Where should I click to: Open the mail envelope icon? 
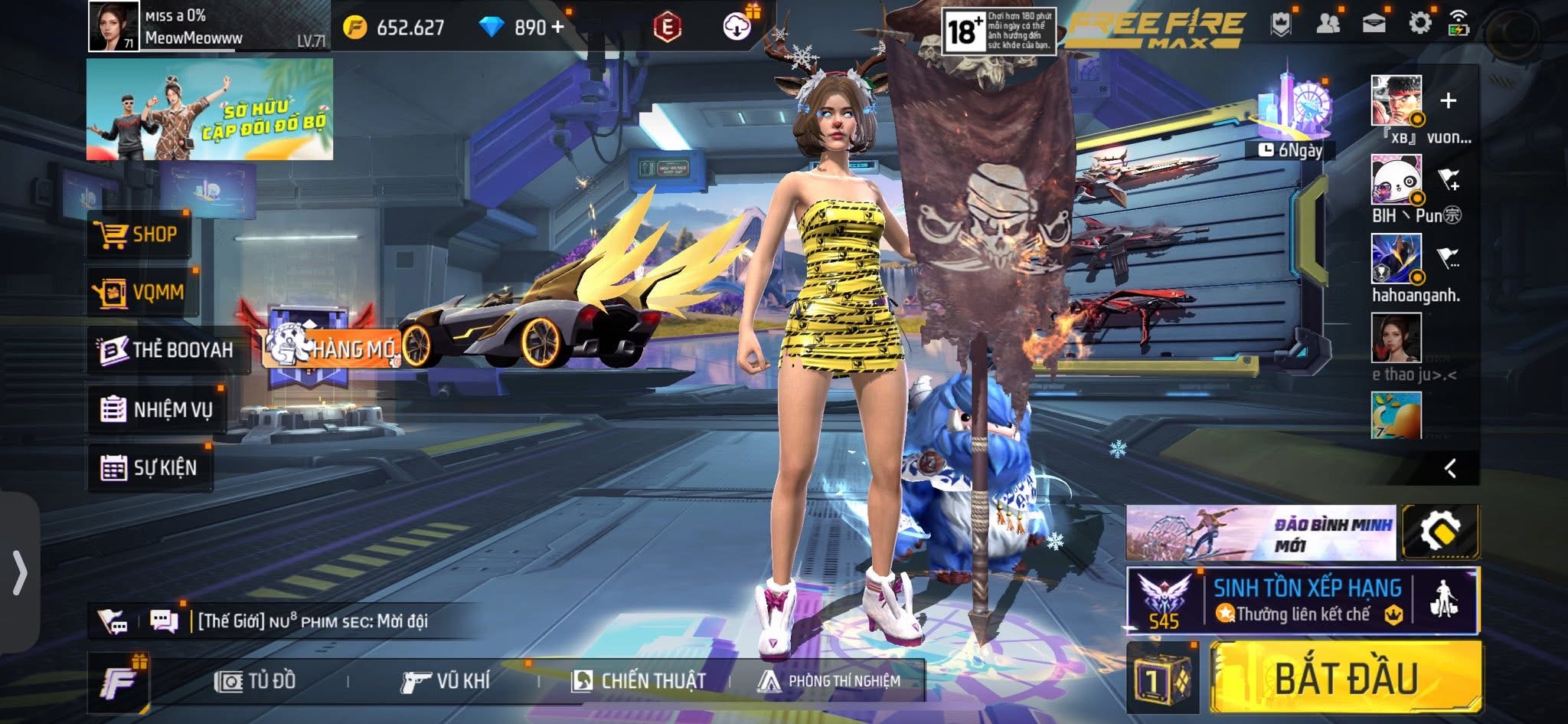(1374, 24)
